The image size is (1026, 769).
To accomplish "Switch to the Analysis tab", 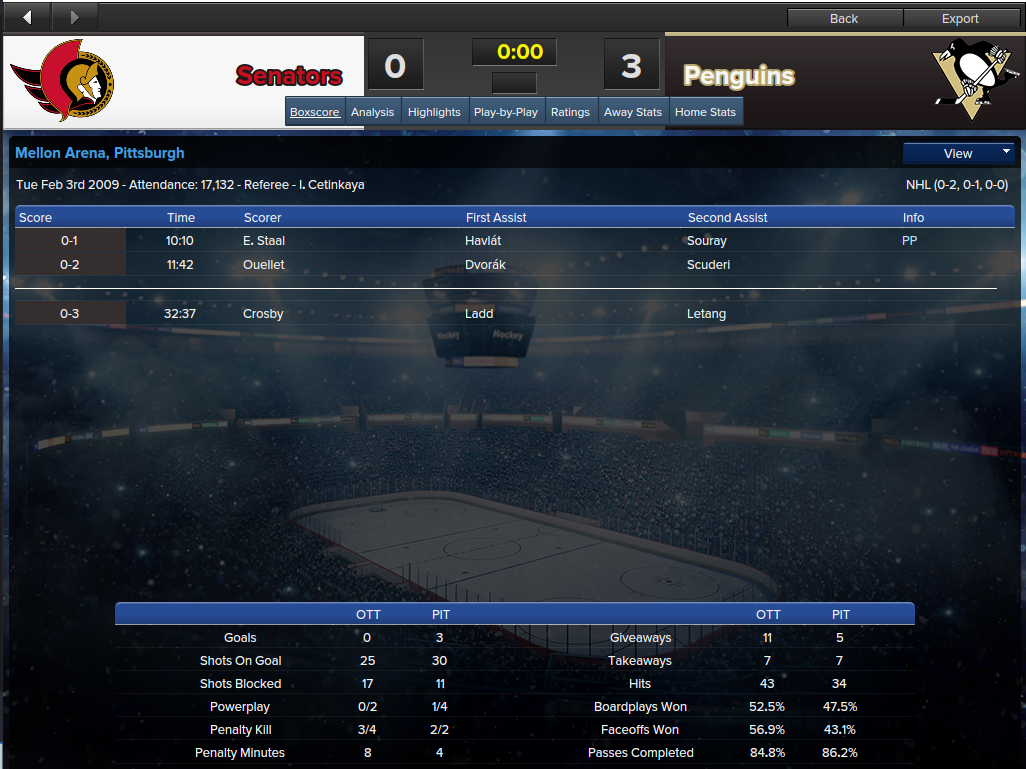I will coord(373,112).
